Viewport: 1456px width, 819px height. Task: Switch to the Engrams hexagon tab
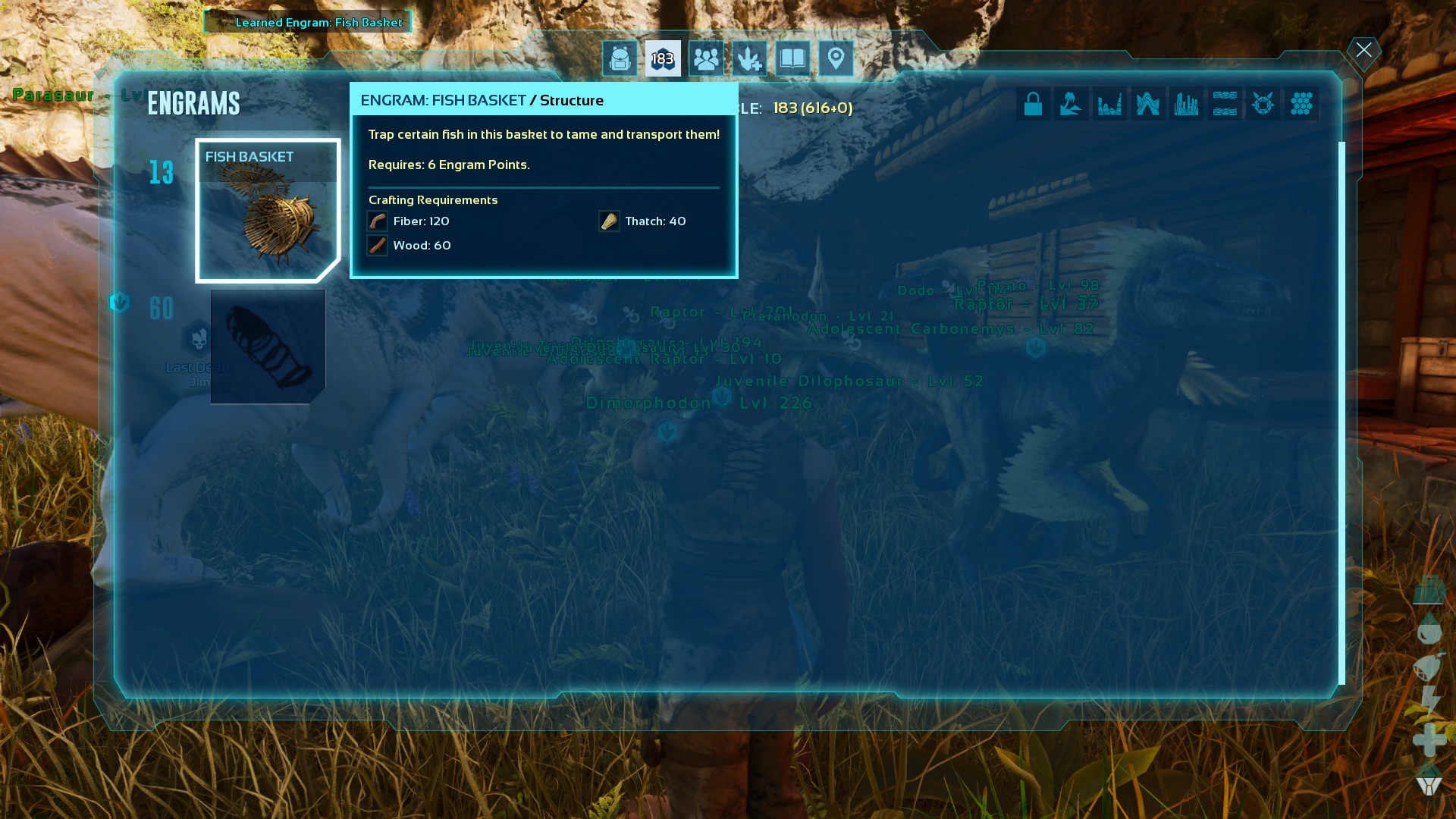[x=662, y=58]
